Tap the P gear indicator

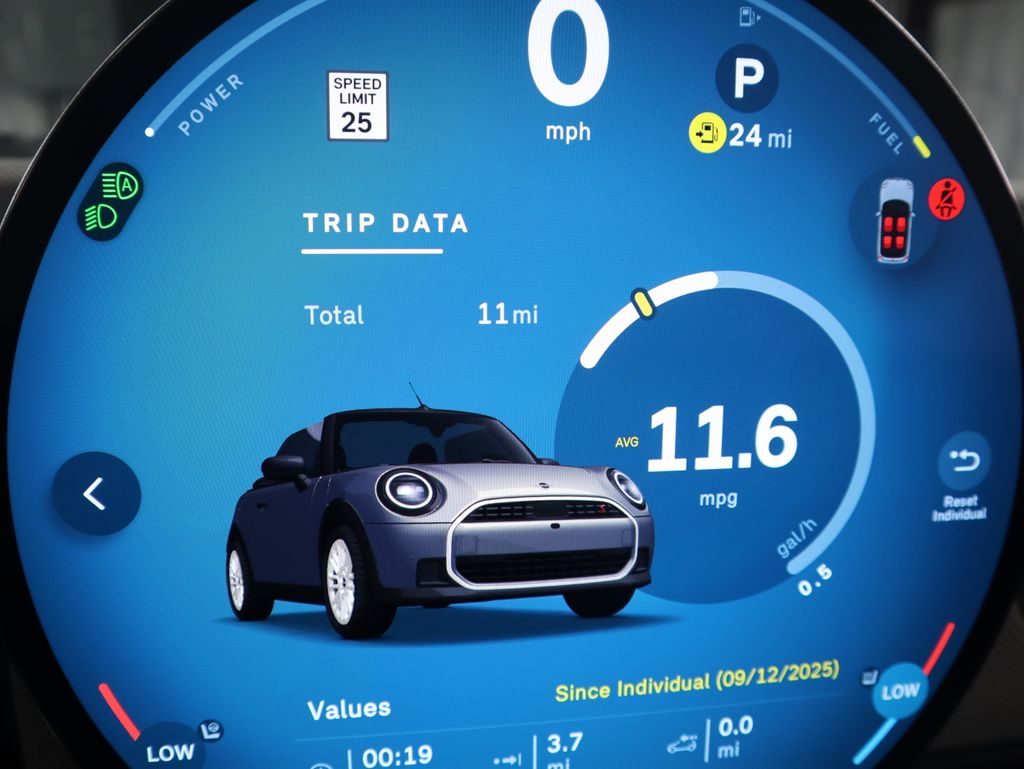point(746,79)
